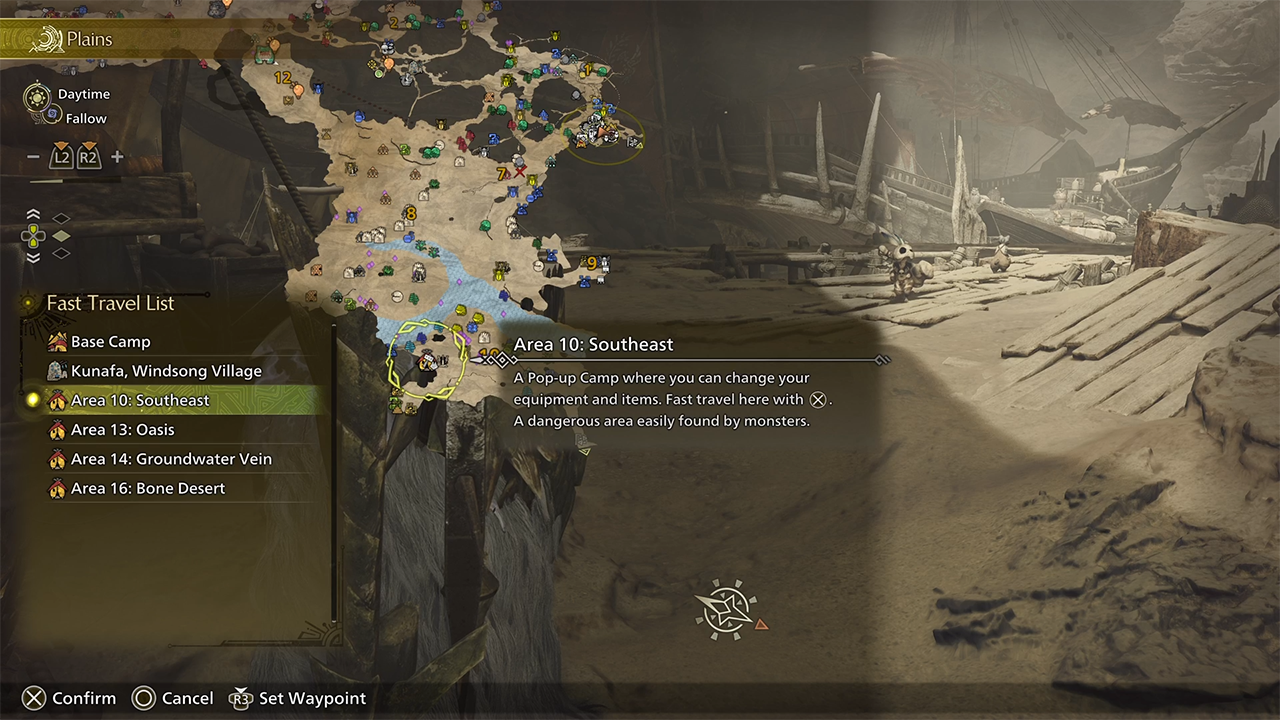1280x720 pixels.
Task: Click the map zoom-in plus button
Action: 117,157
